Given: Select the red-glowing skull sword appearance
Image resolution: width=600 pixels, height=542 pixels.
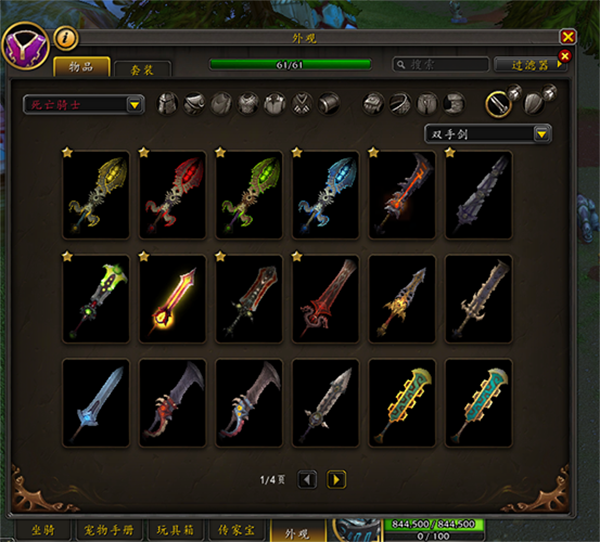Looking at the screenshot, I should tap(173, 195).
